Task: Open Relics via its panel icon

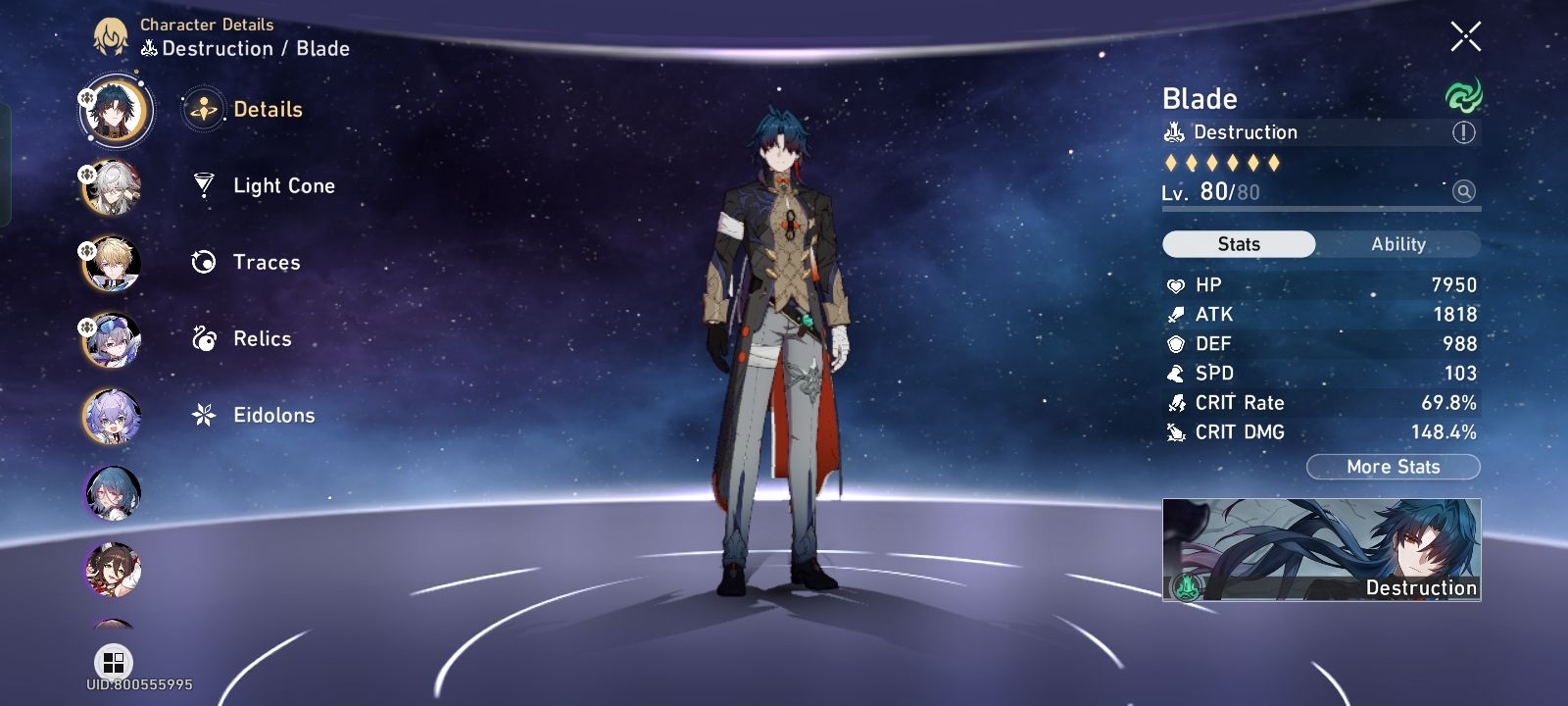Action: tap(204, 338)
